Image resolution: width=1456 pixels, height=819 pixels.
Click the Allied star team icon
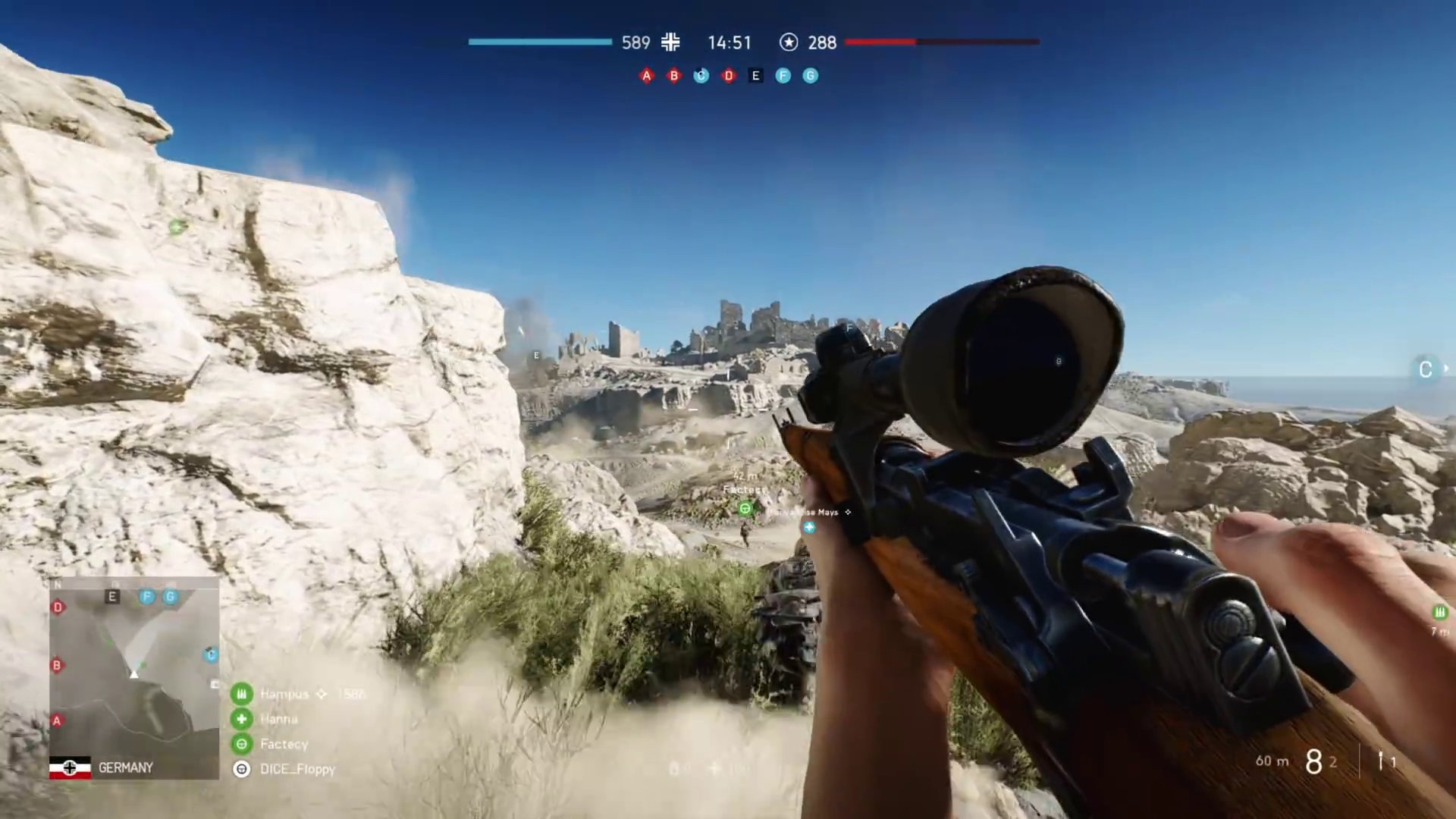click(x=789, y=42)
